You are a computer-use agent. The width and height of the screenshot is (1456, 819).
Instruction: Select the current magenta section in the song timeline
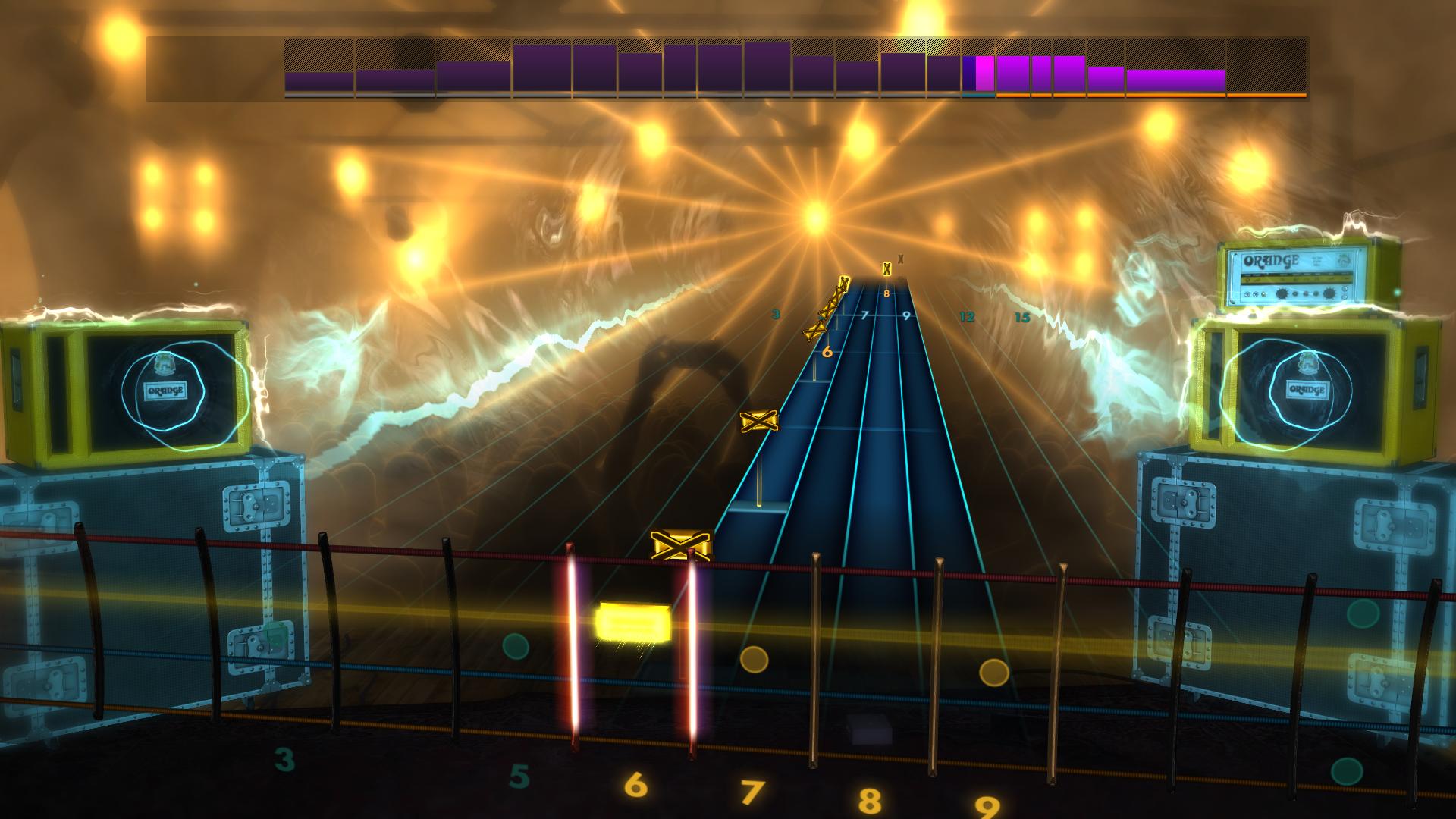point(984,72)
